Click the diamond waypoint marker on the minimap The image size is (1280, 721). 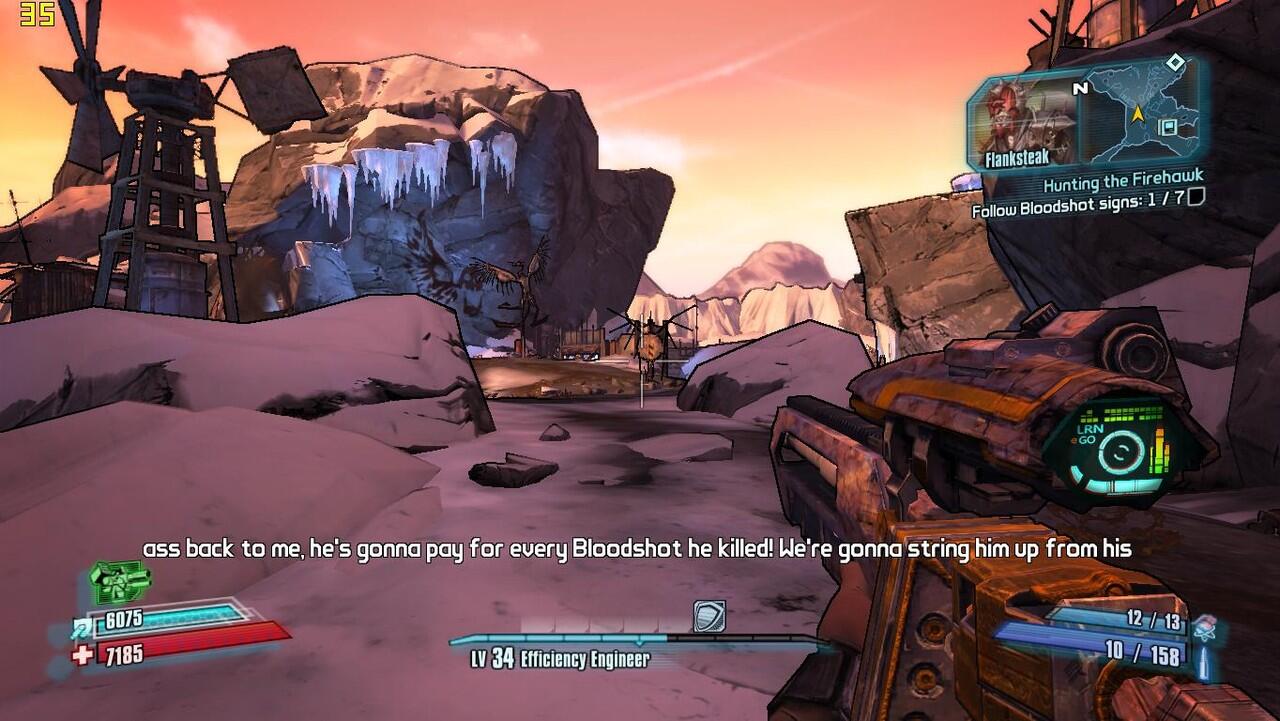(1176, 63)
